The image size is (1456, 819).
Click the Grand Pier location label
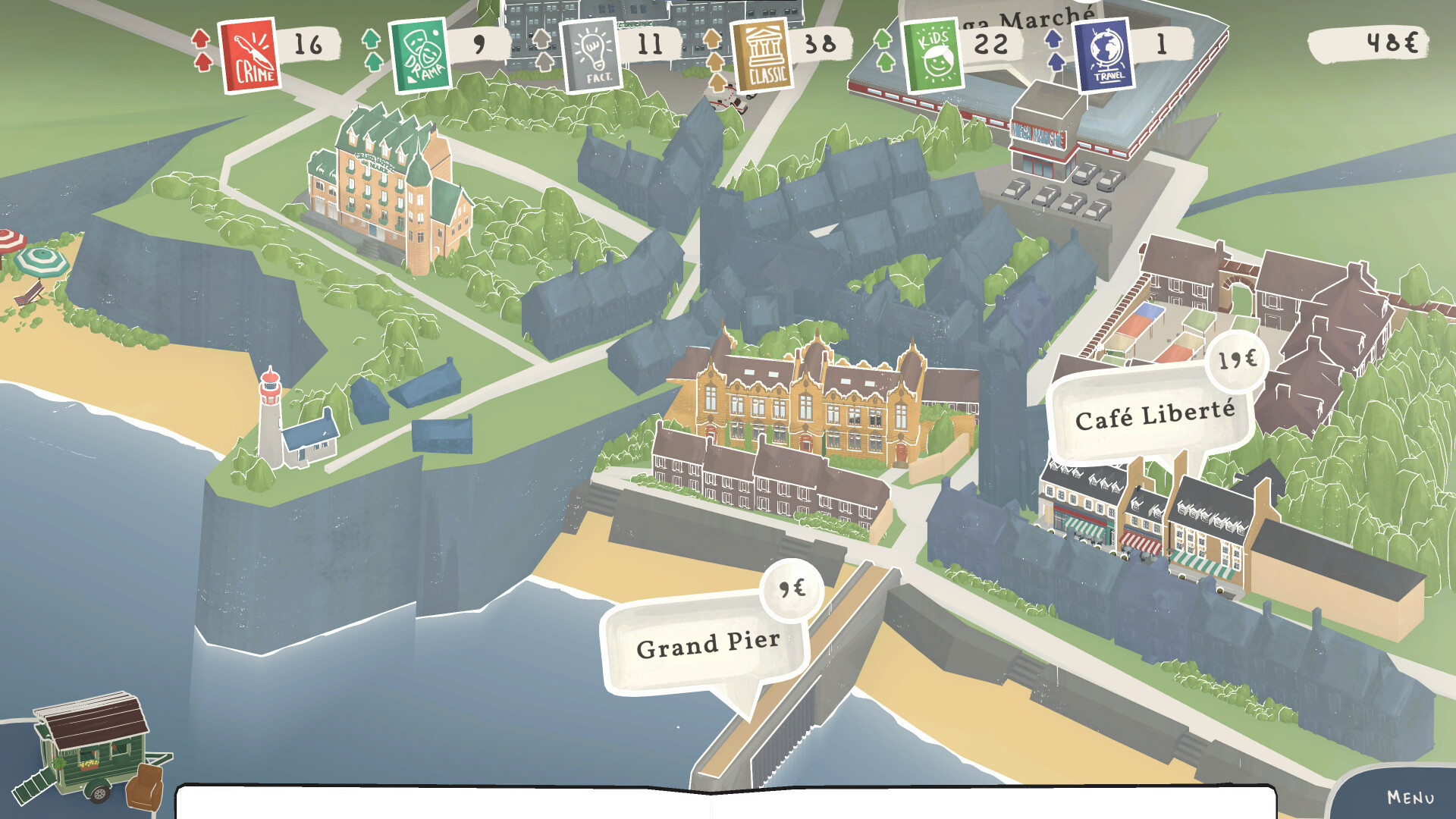tap(709, 646)
